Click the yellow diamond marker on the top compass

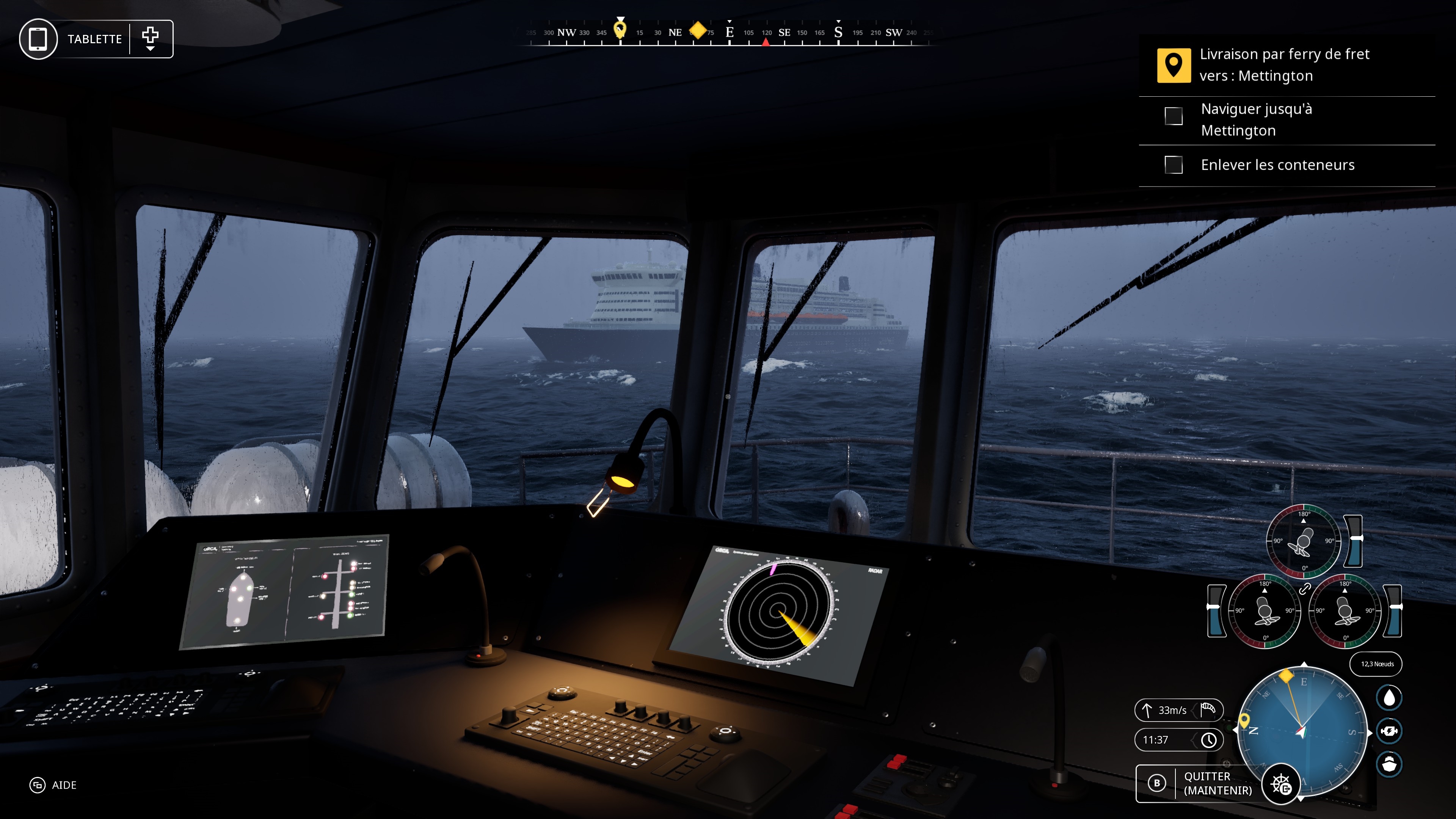pos(698,30)
